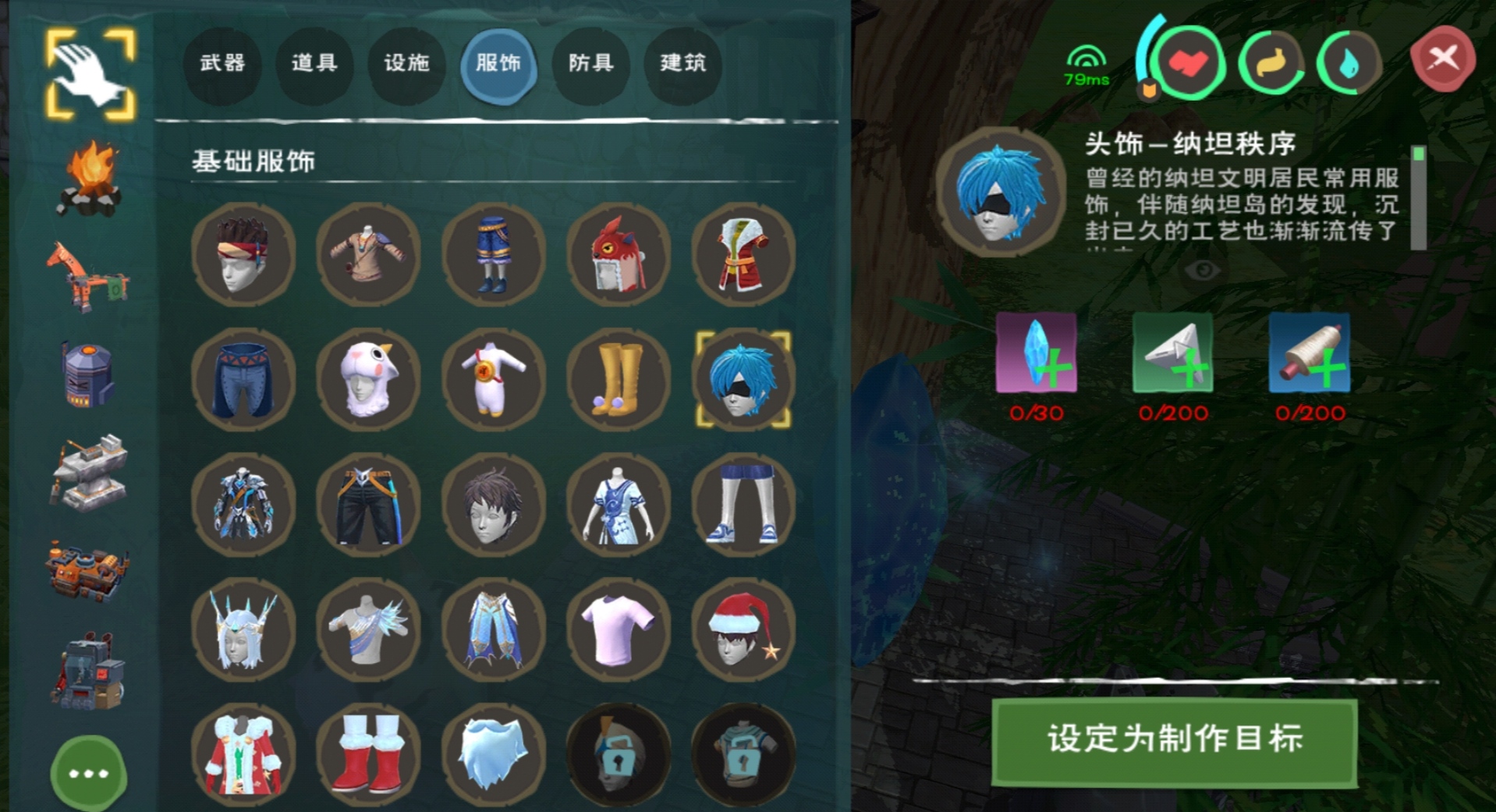Viewport: 1496px width, 812px height.
Task: Open the ellipsis more options button
Action: pyautogui.click(x=88, y=773)
